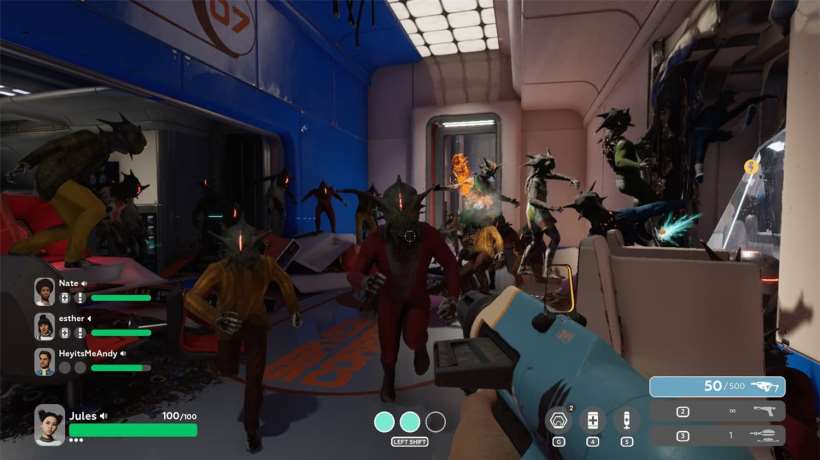Select HeyitsMeAndy's teammate portrait
This screenshot has width=820, height=460.
pyautogui.click(x=45, y=361)
